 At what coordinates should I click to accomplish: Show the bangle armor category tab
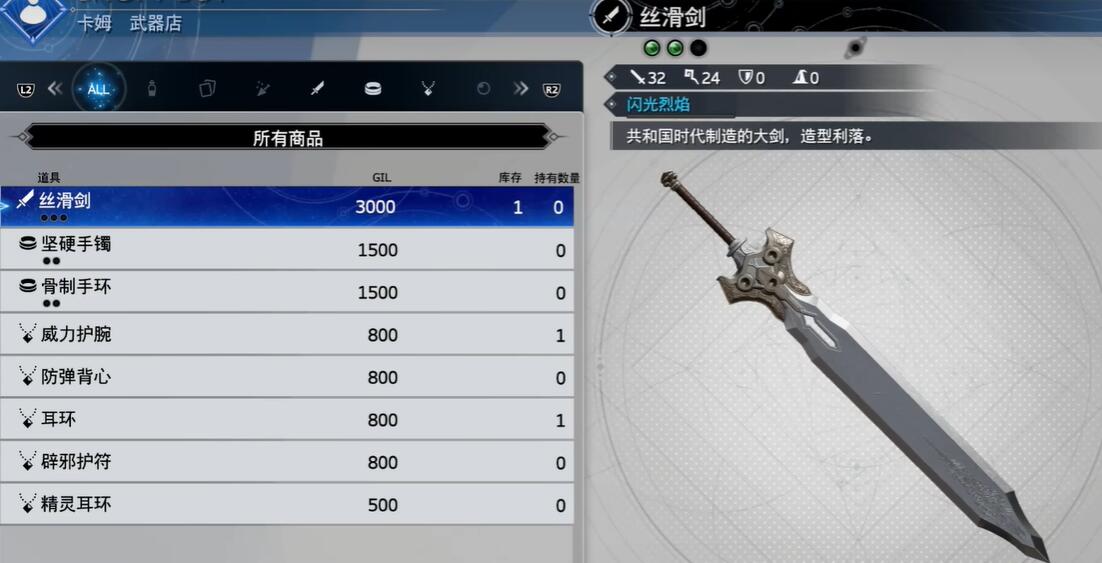click(373, 89)
